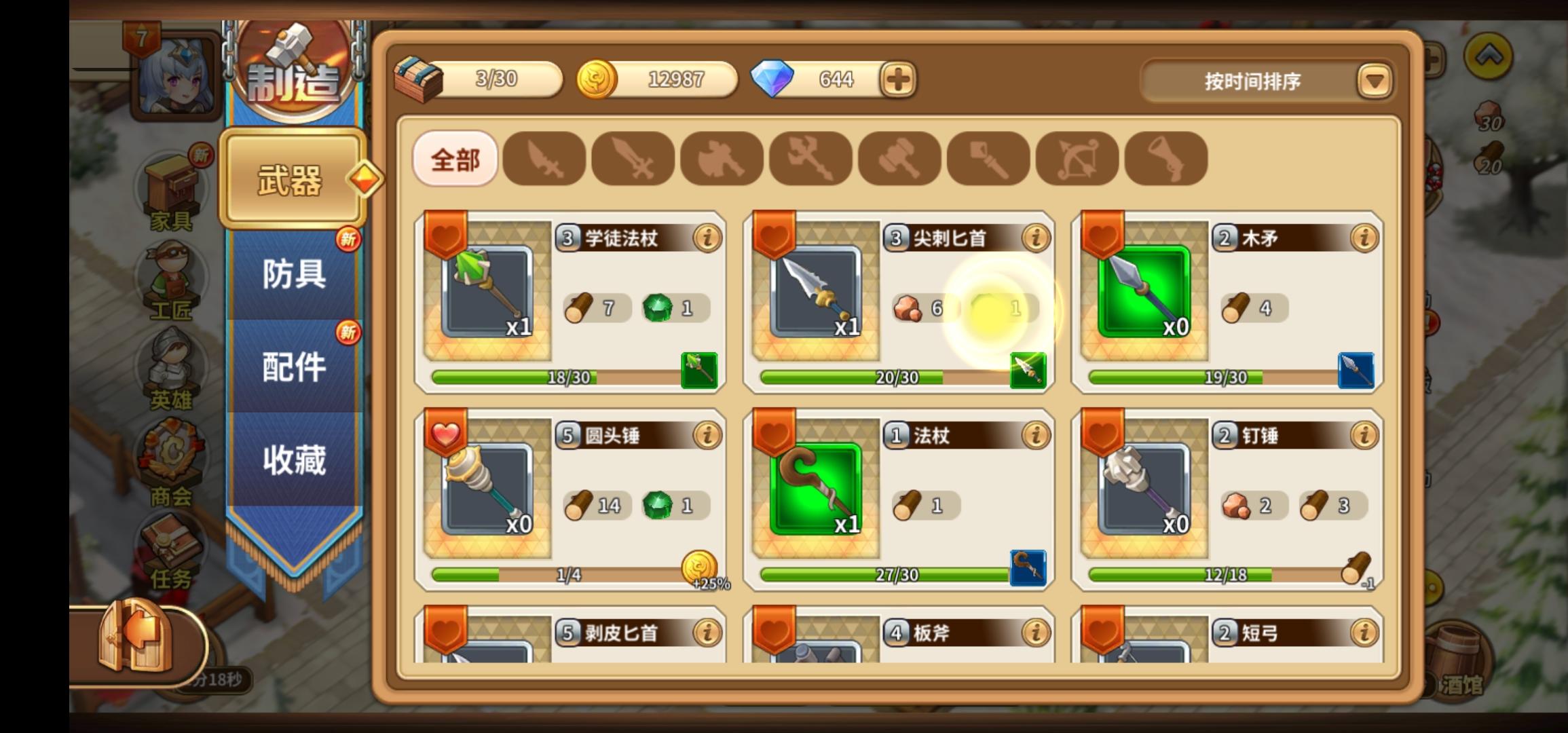This screenshot has width=1568, height=733.
Task: Select the axe weapon filter icon
Action: point(722,158)
